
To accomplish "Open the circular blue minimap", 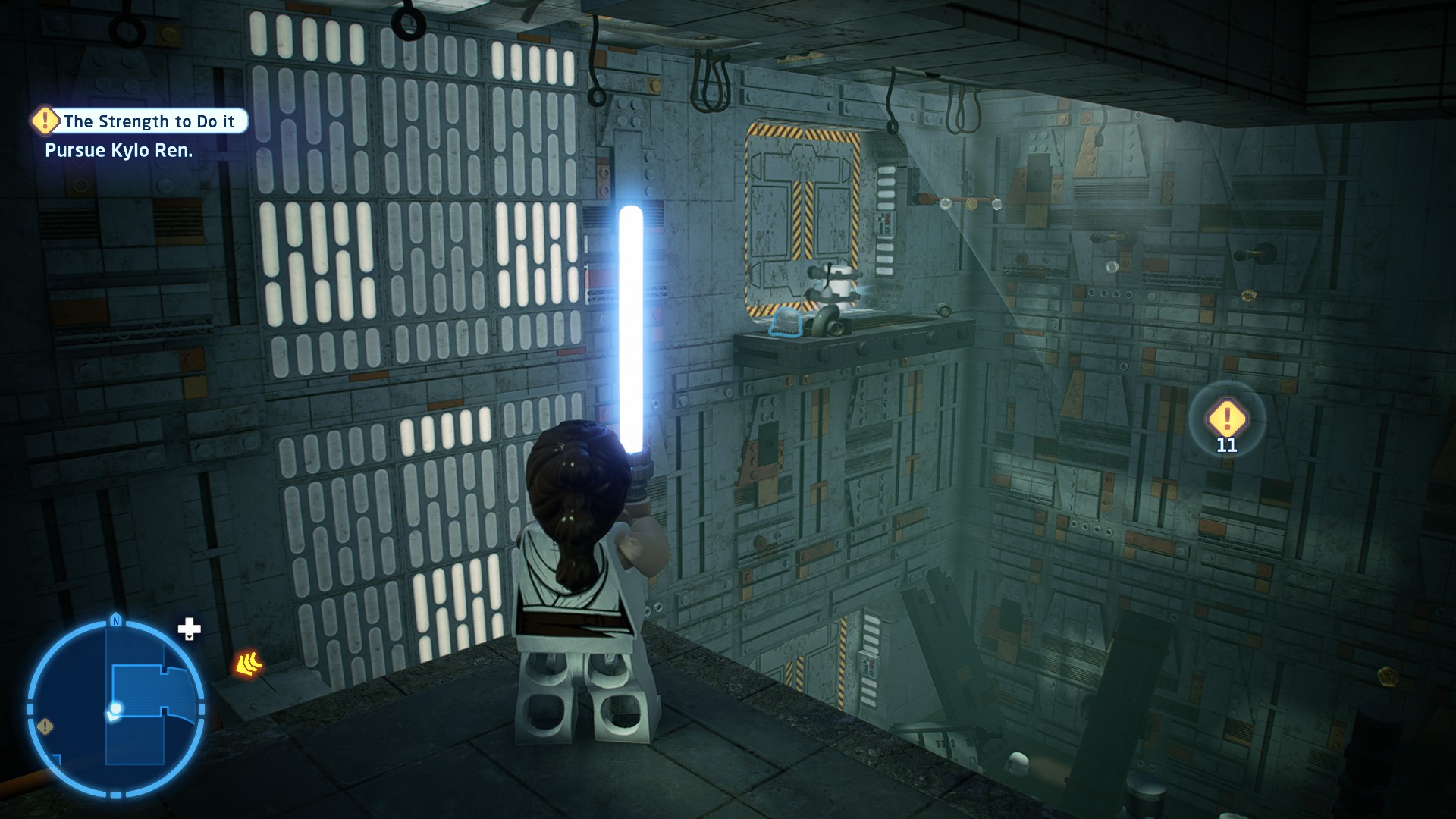I will [116, 708].
